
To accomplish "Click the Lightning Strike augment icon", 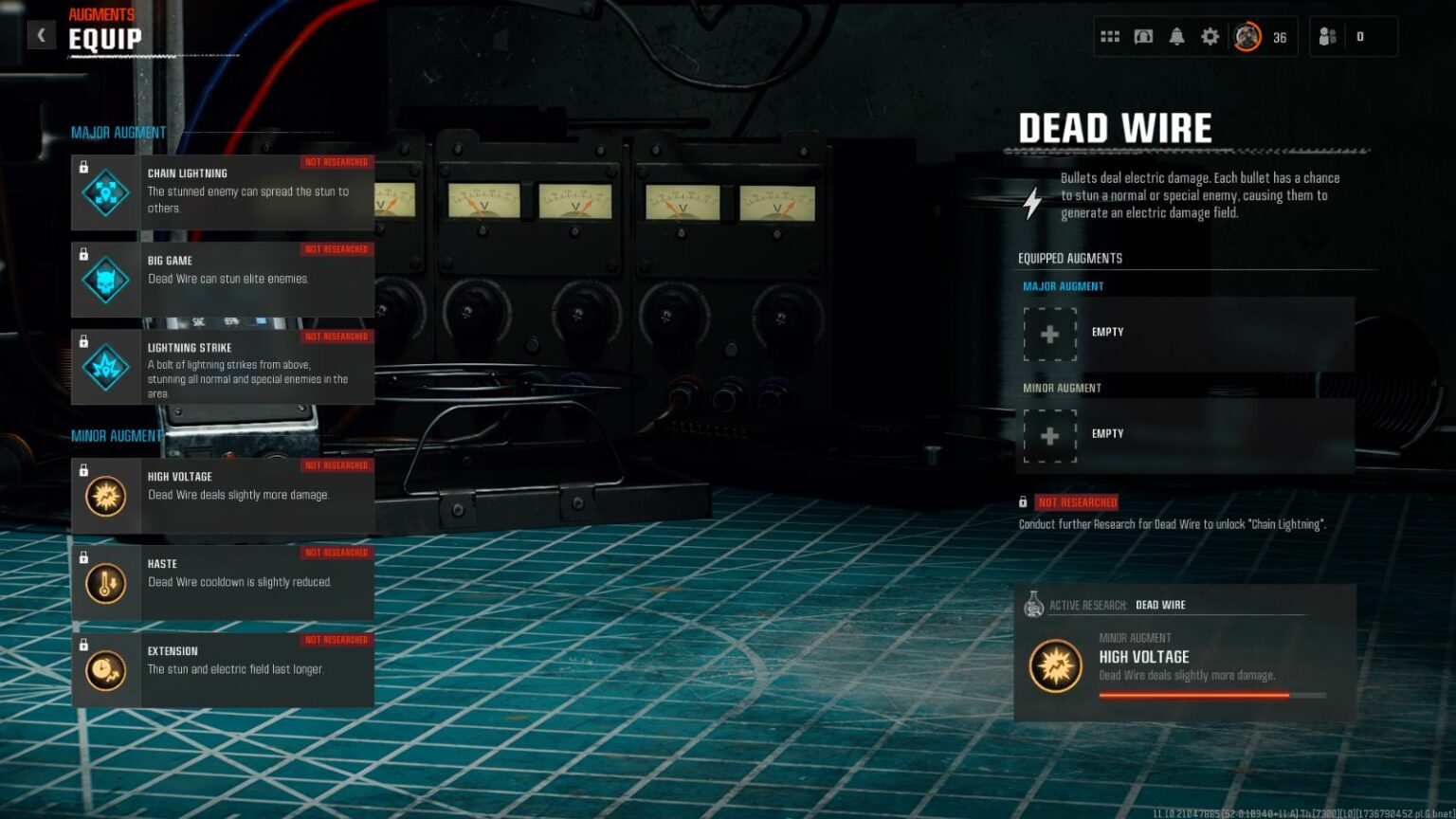I will coord(104,367).
